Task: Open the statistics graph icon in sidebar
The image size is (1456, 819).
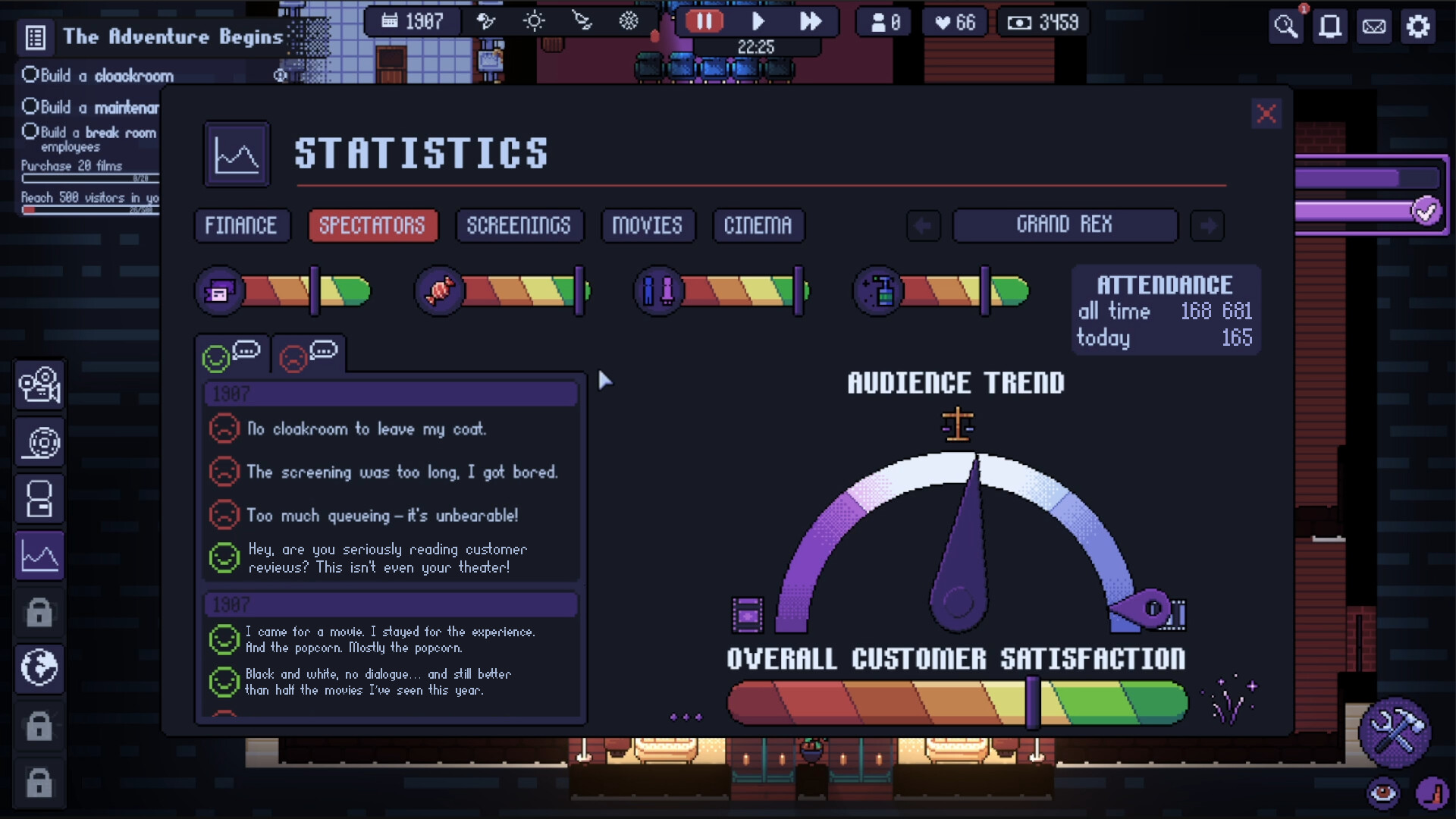Action: pos(39,555)
